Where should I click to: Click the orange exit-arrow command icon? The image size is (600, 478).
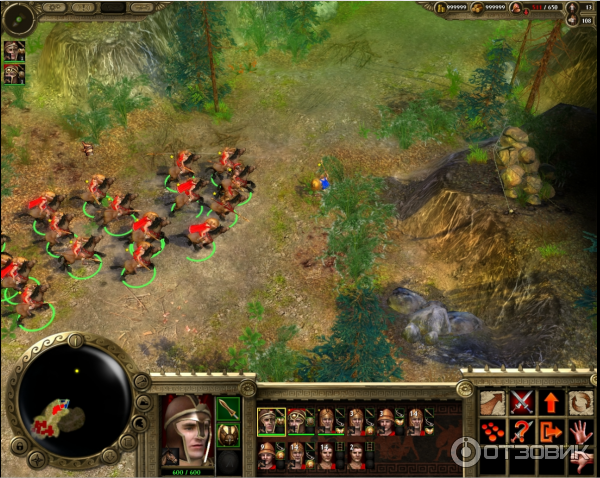[x=551, y=433]
